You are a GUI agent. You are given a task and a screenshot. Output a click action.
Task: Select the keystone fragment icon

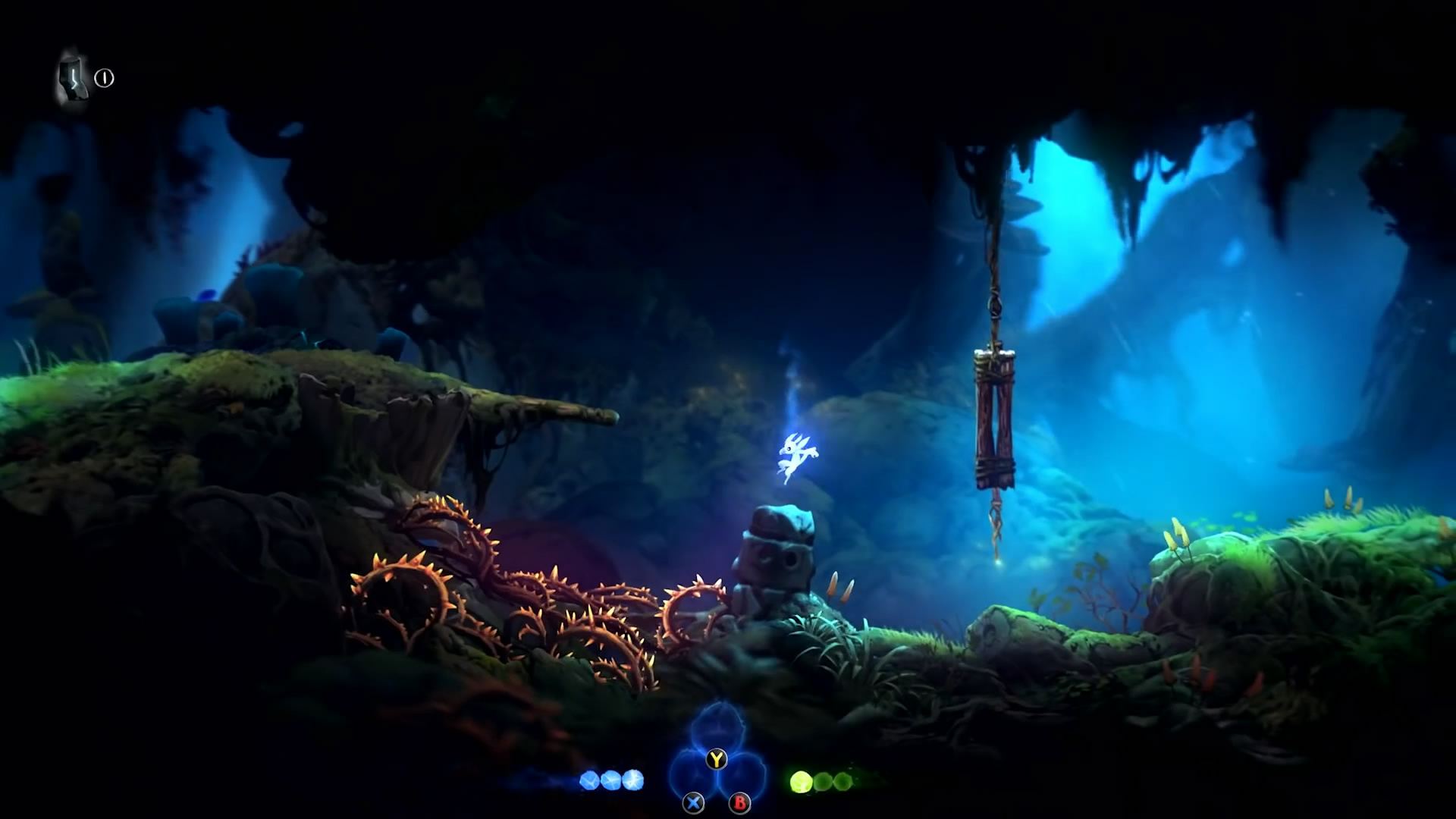73,80
